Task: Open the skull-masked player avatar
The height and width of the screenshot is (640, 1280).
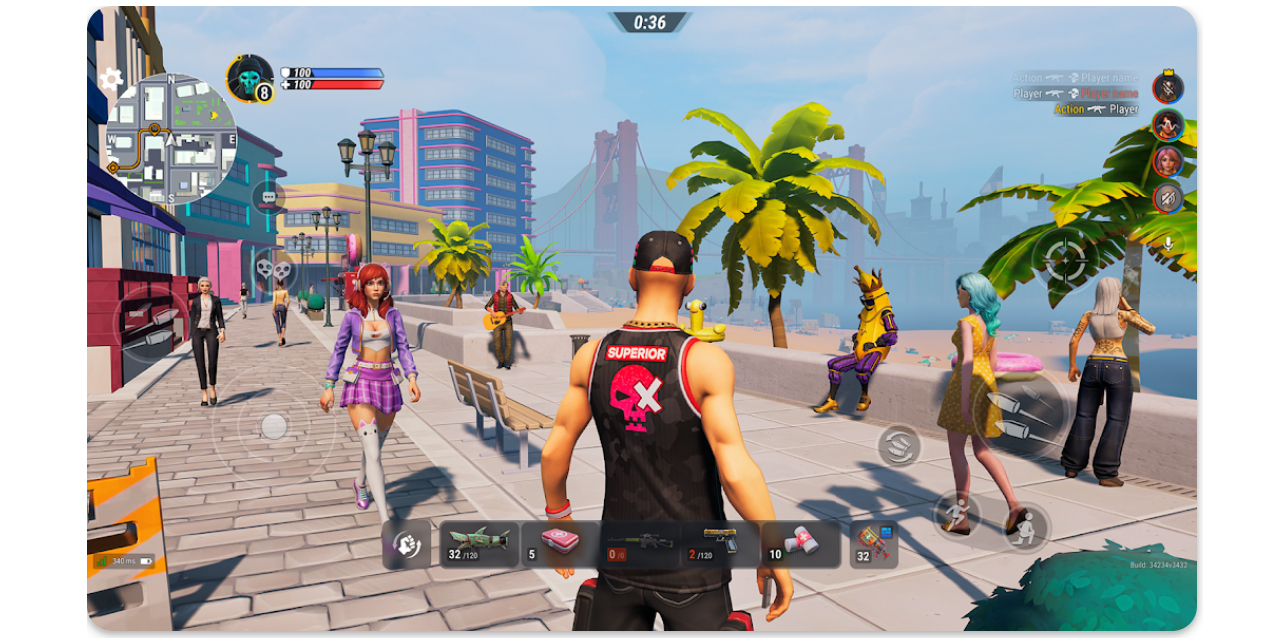Action: pos(248,78)
